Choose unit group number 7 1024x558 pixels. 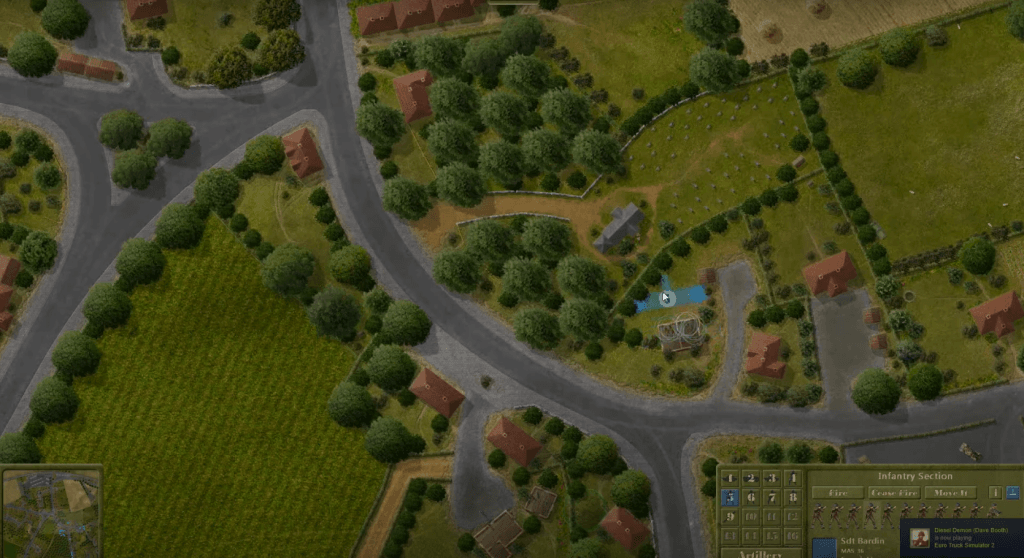click(771, 497)
